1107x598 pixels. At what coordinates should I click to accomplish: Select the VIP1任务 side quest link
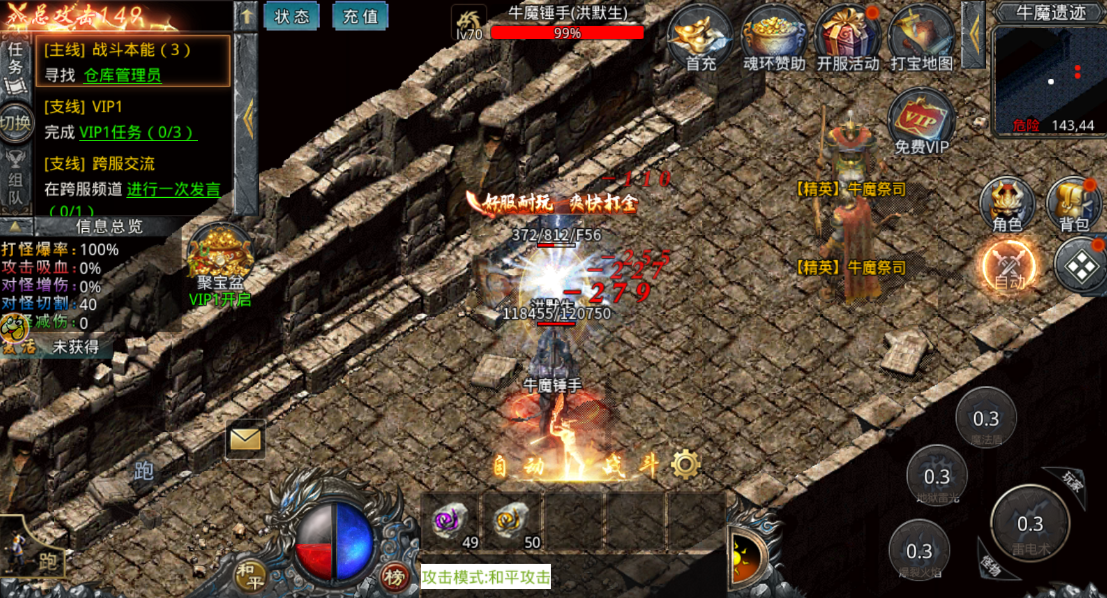point(138,132)
